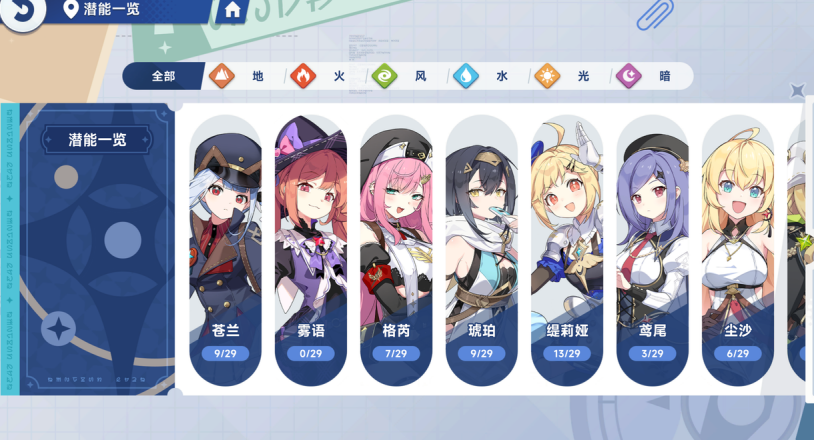Open 苍兰's potential card
Image resolution: width=814 pixels, height=440 pixels.
coord(226,250)
